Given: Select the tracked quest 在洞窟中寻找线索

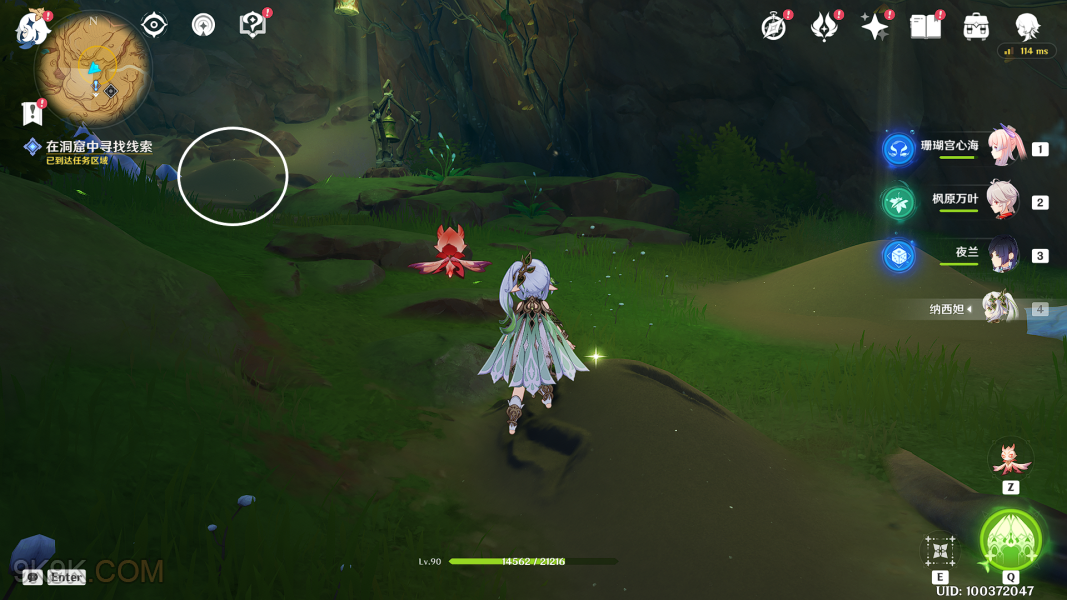Looking at the screenshot, I should point(98,147).
